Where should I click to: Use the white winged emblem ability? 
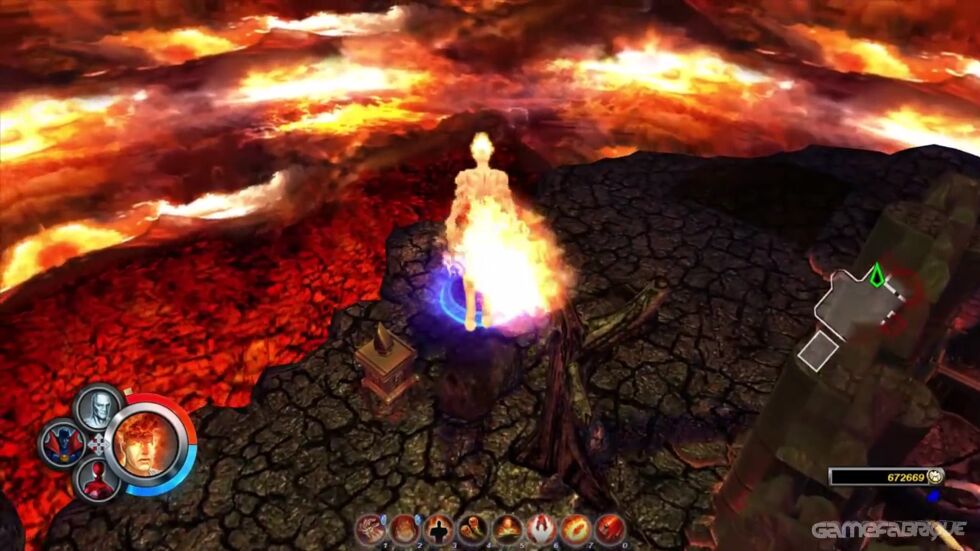pyautogui.click(x=541, y=528)
